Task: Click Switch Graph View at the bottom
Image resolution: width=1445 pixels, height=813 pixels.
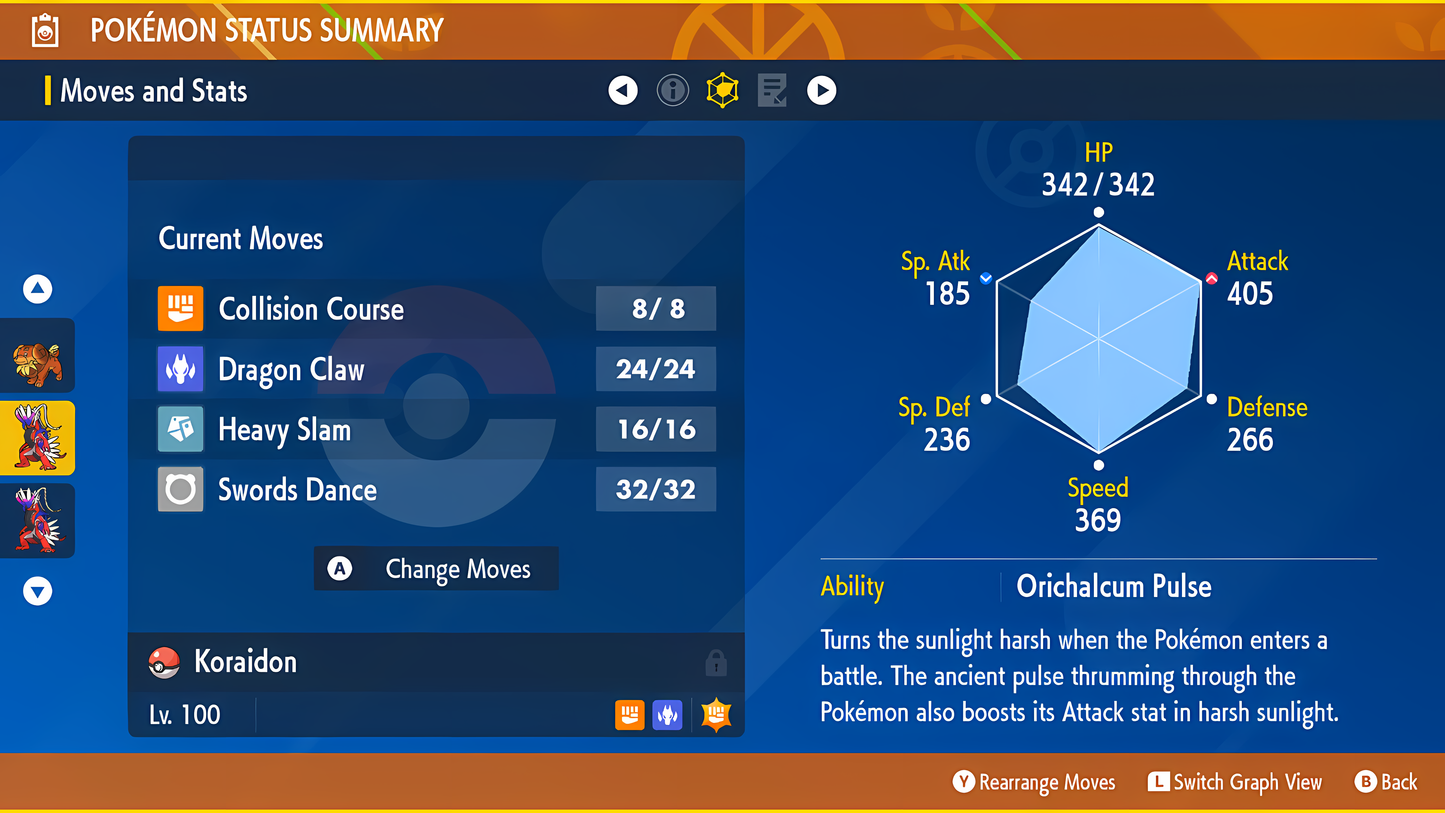Action: click(x=1234, y=782)
